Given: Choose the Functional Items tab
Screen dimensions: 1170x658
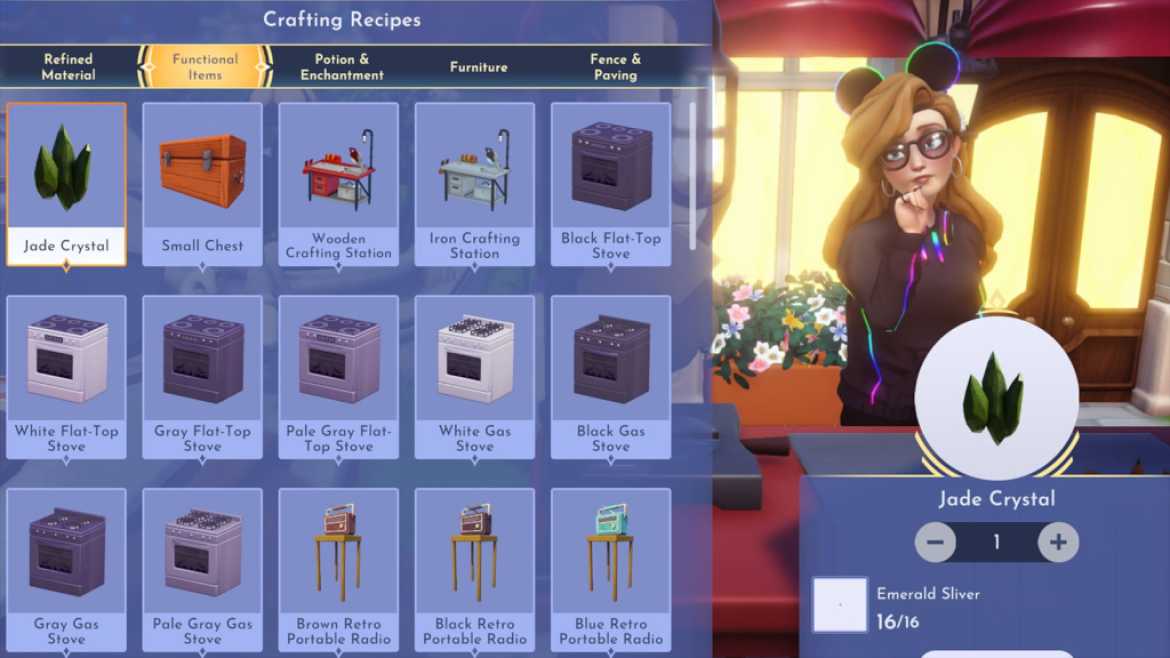Looking at the screenshot, I should 205,67.
